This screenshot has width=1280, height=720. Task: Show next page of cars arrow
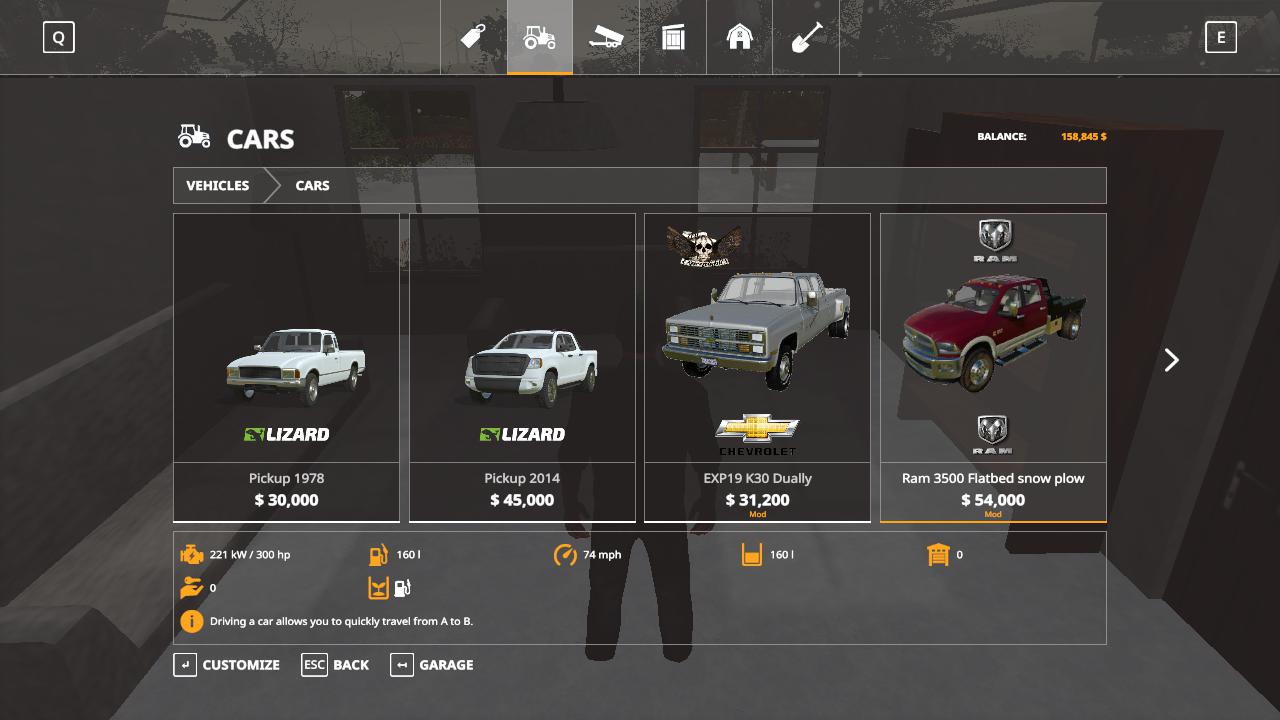pos(1171,360)
